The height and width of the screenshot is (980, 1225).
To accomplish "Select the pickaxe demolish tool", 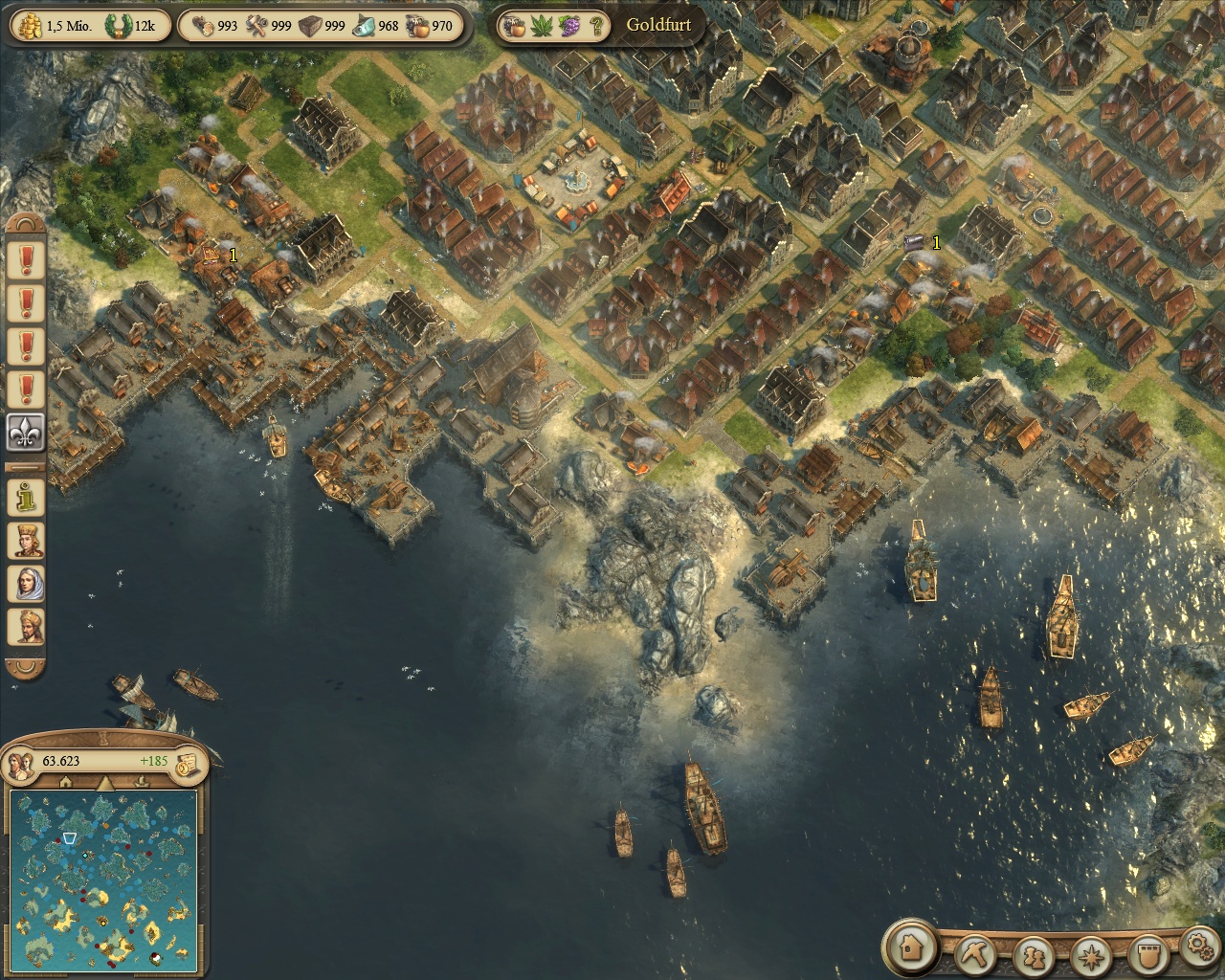I will [x=978, y=953].
